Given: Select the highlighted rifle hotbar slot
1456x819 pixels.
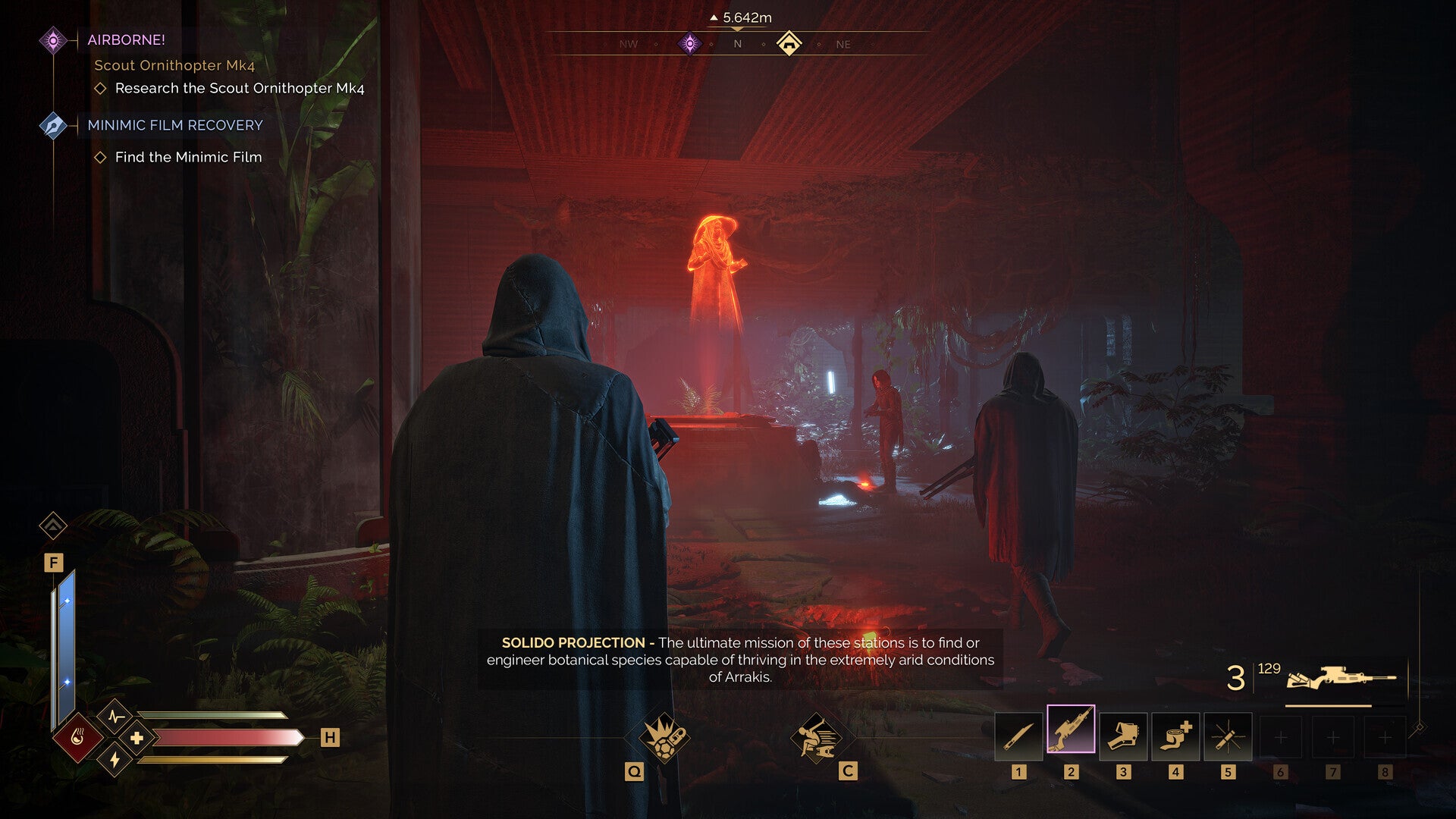Looking at the screenshot, I should click(x=1070, y=730).
